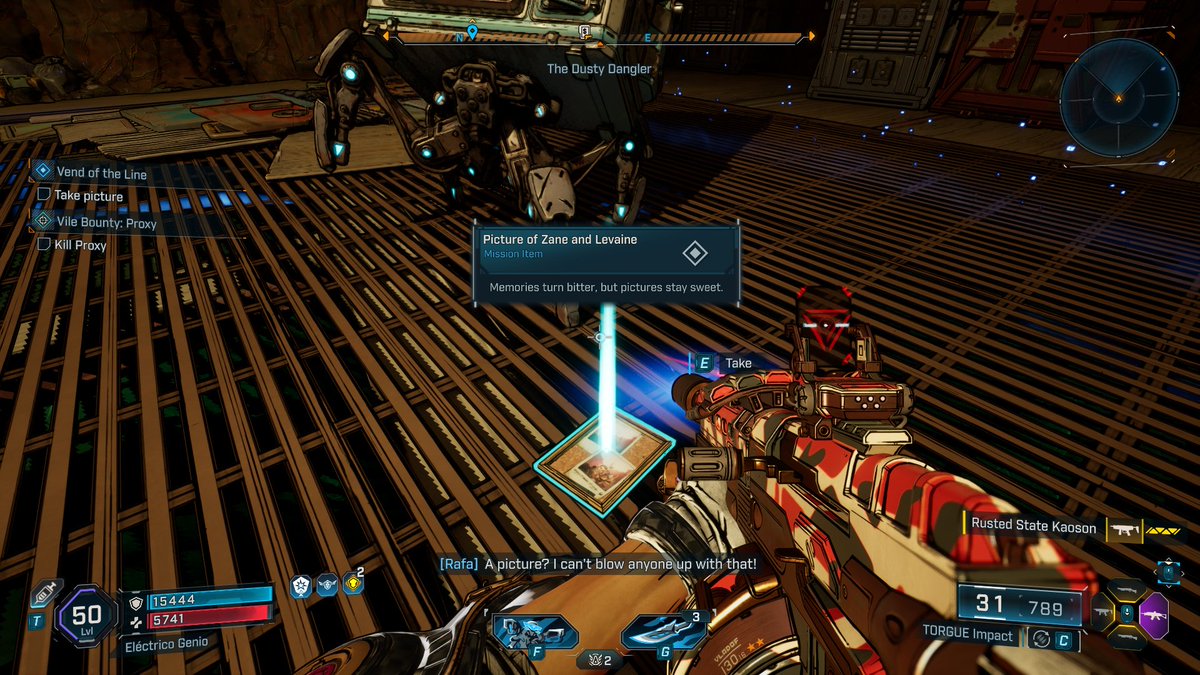Open the circular minimap radar
This screenshot has width=1200, height=675.
pyautogui.click(x=1118, y=96)
